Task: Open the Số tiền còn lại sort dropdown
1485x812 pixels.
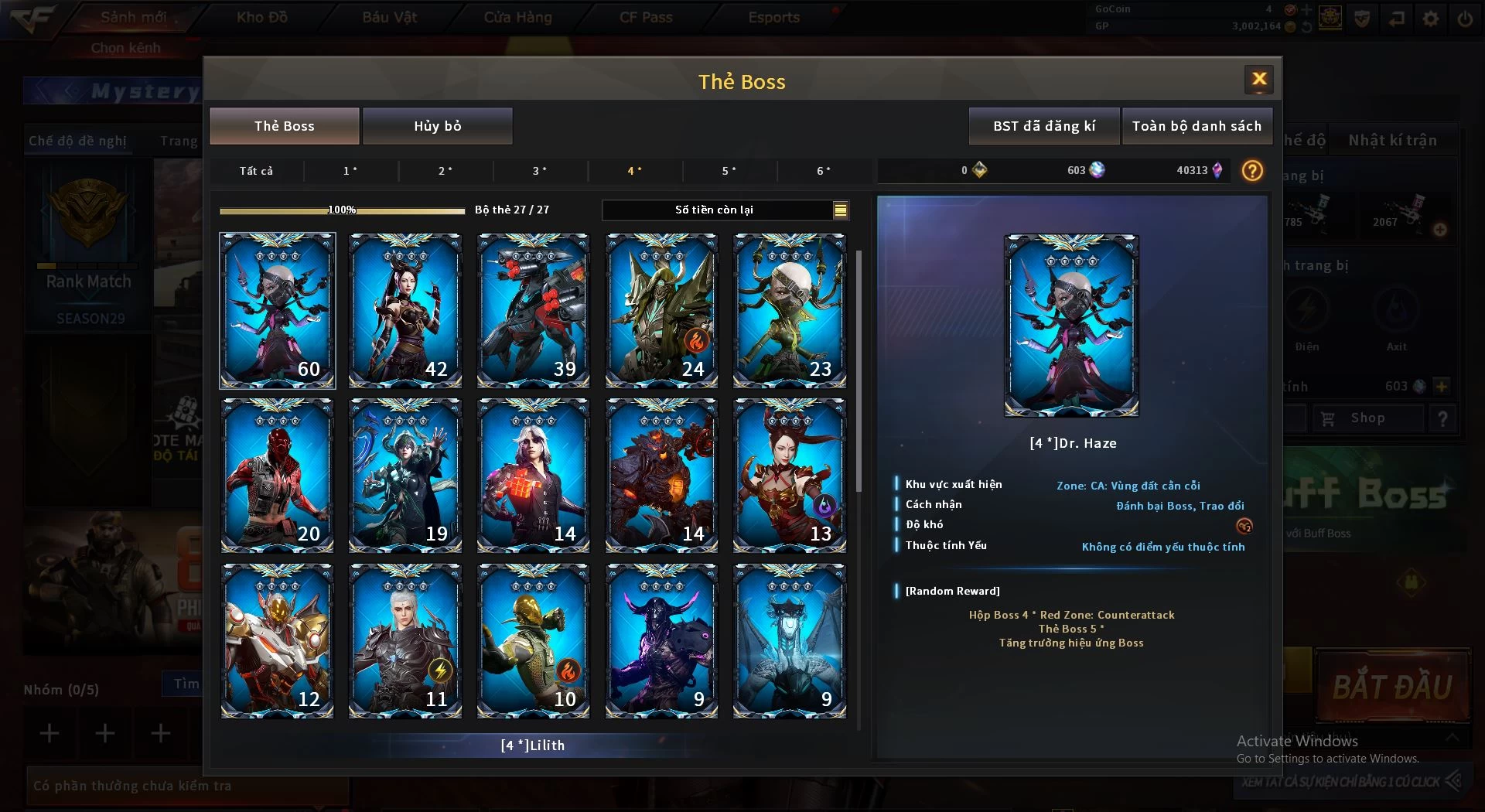Action: [840, 210]
